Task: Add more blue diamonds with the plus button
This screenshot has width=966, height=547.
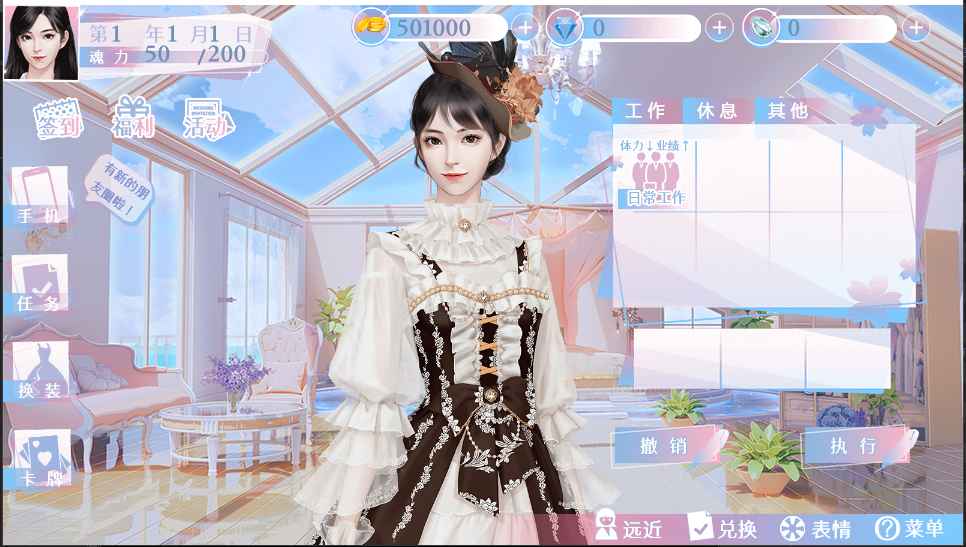Action: coord(719,28)
